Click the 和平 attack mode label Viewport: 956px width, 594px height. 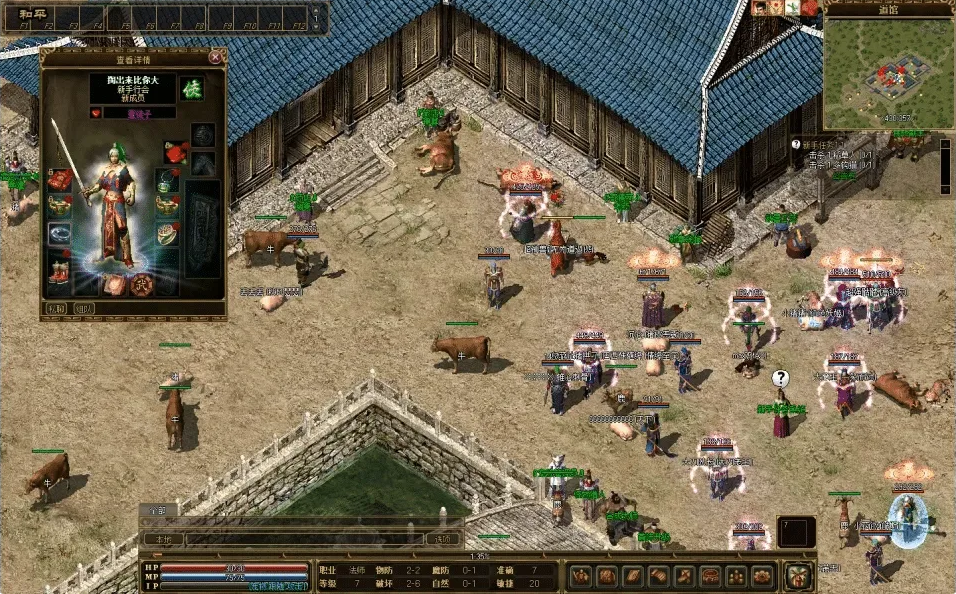(x=20, y=15)
